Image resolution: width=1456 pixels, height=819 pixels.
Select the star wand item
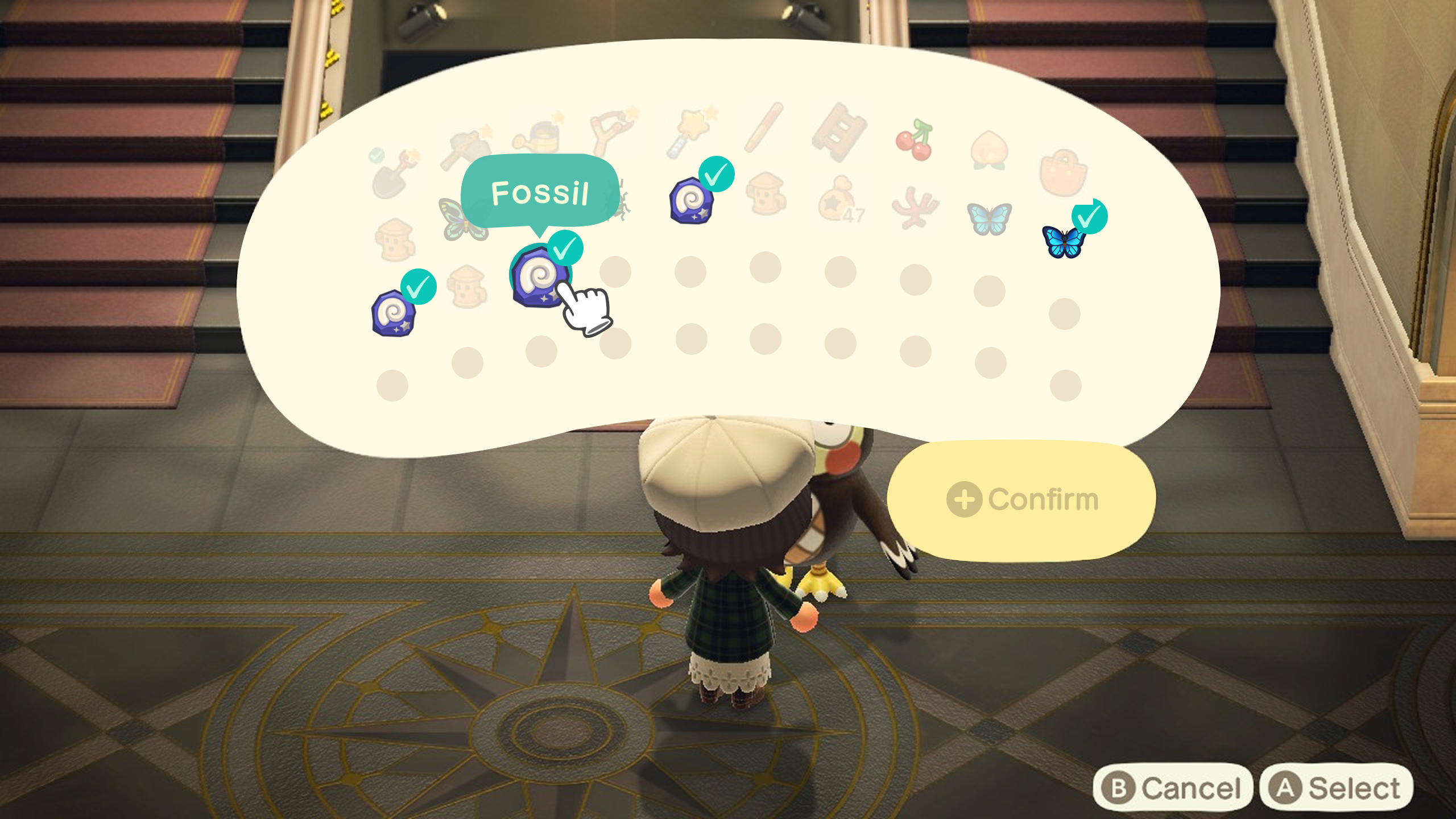690,134
